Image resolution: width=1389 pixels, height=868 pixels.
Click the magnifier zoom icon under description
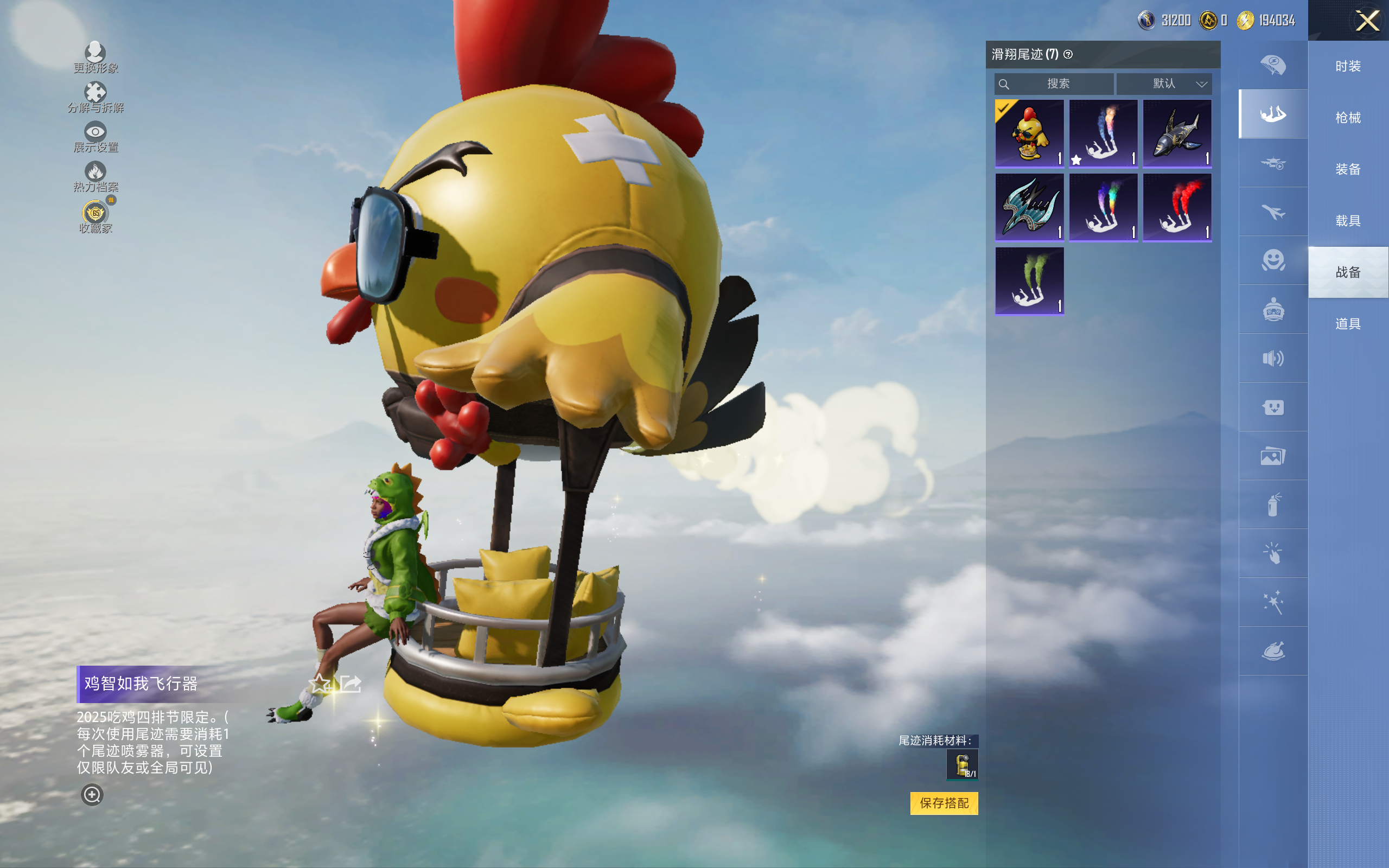(x=92, y=795)
